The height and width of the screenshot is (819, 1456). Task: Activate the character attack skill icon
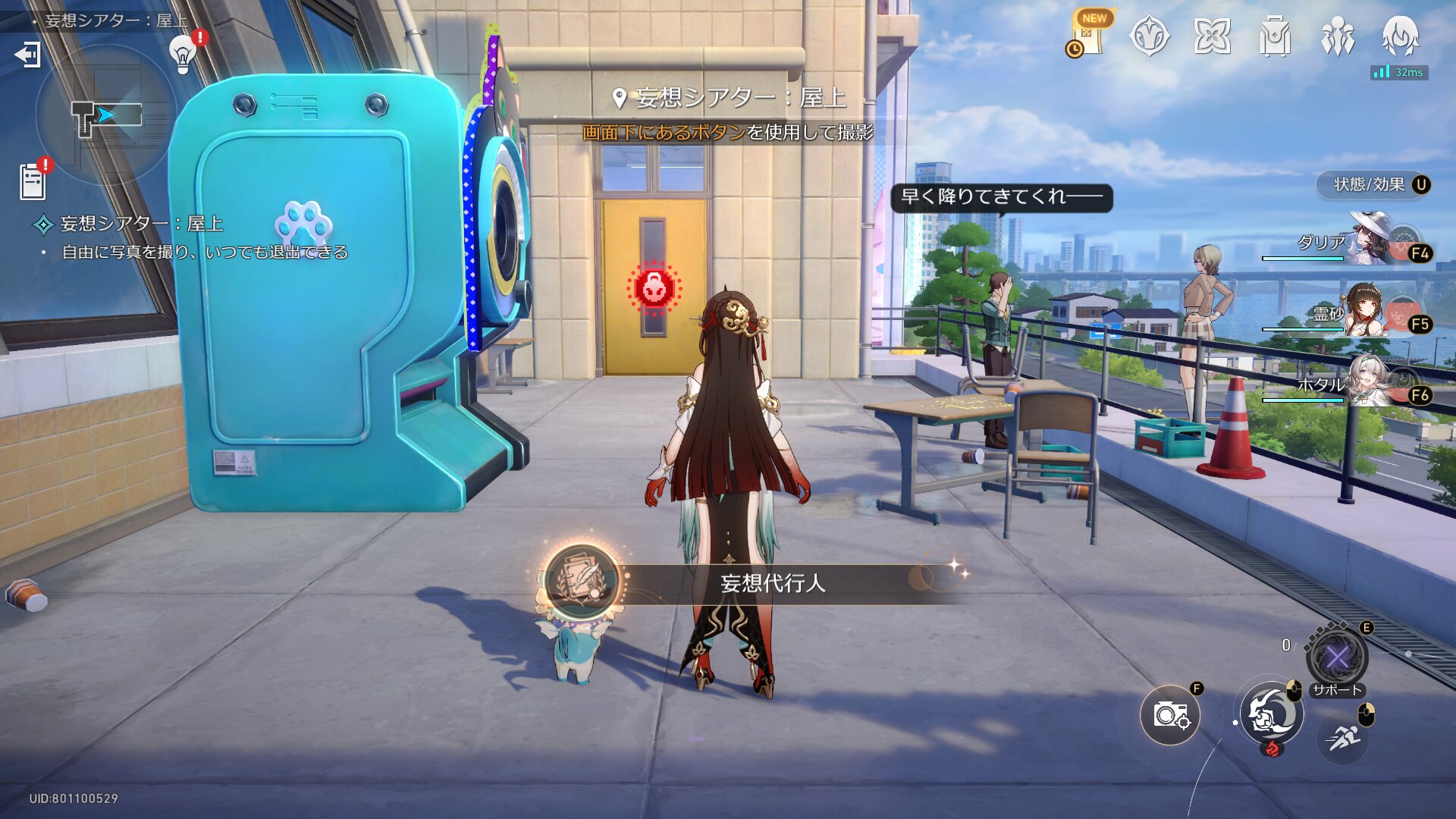1272,714
